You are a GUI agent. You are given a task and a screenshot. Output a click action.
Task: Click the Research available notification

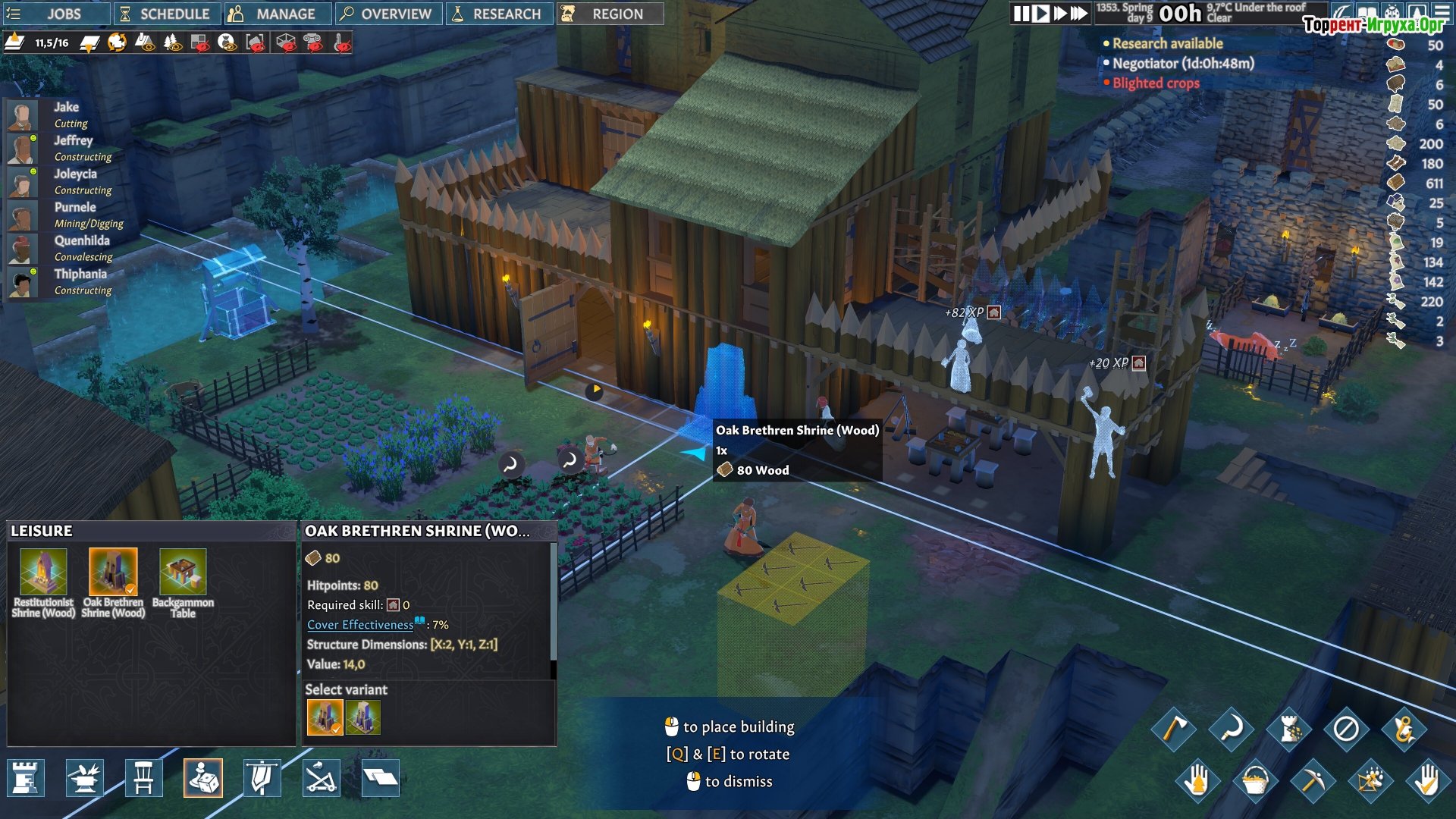tap(1167, 44)
